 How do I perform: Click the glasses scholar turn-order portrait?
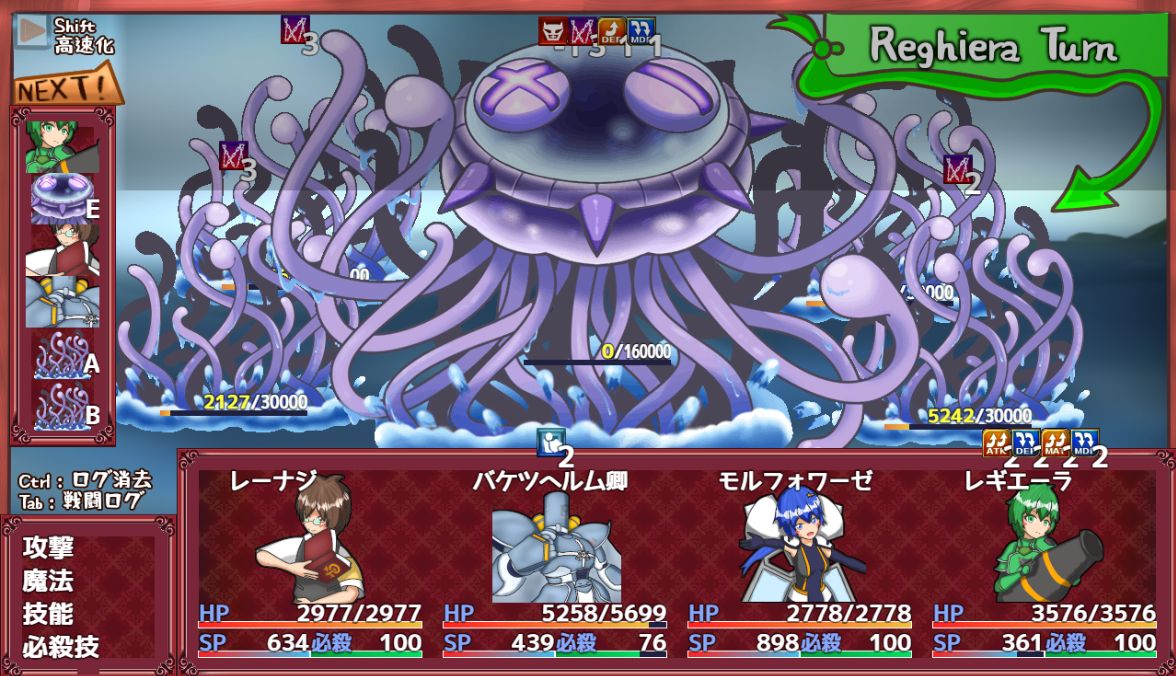[62, 250]
